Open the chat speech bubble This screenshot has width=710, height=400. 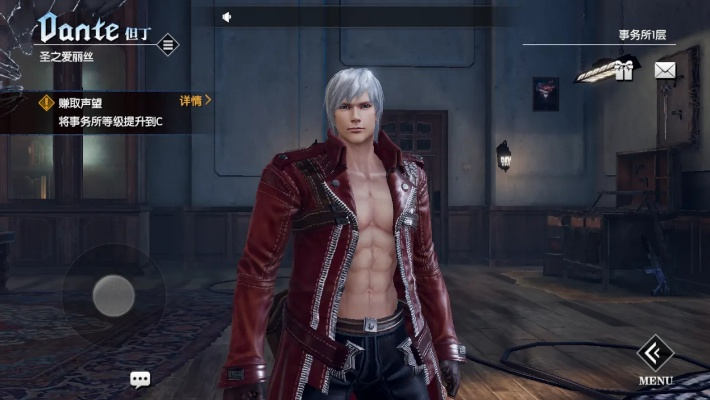(140, 379)
